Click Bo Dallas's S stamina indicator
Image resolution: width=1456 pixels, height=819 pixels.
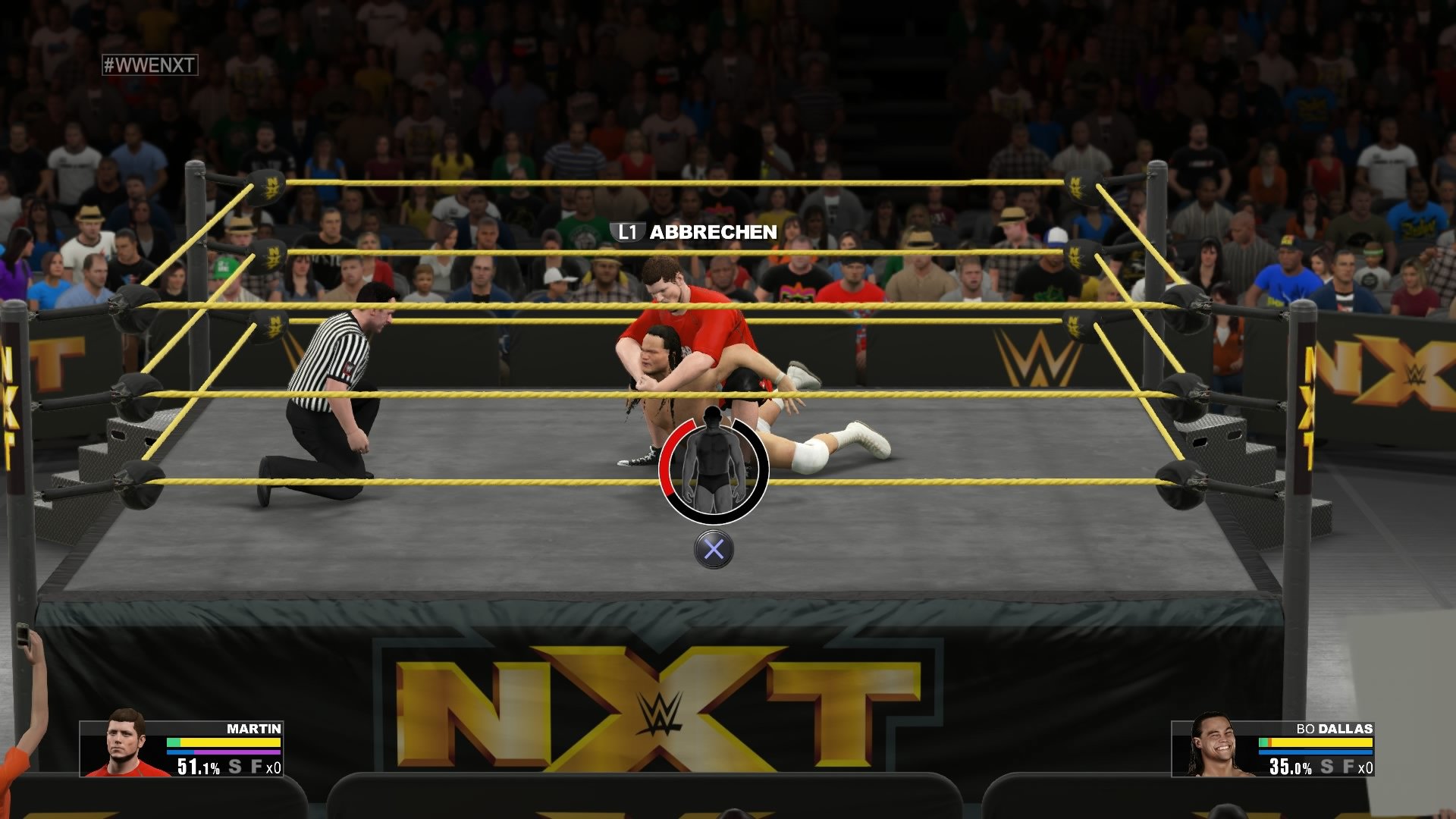1327,767
